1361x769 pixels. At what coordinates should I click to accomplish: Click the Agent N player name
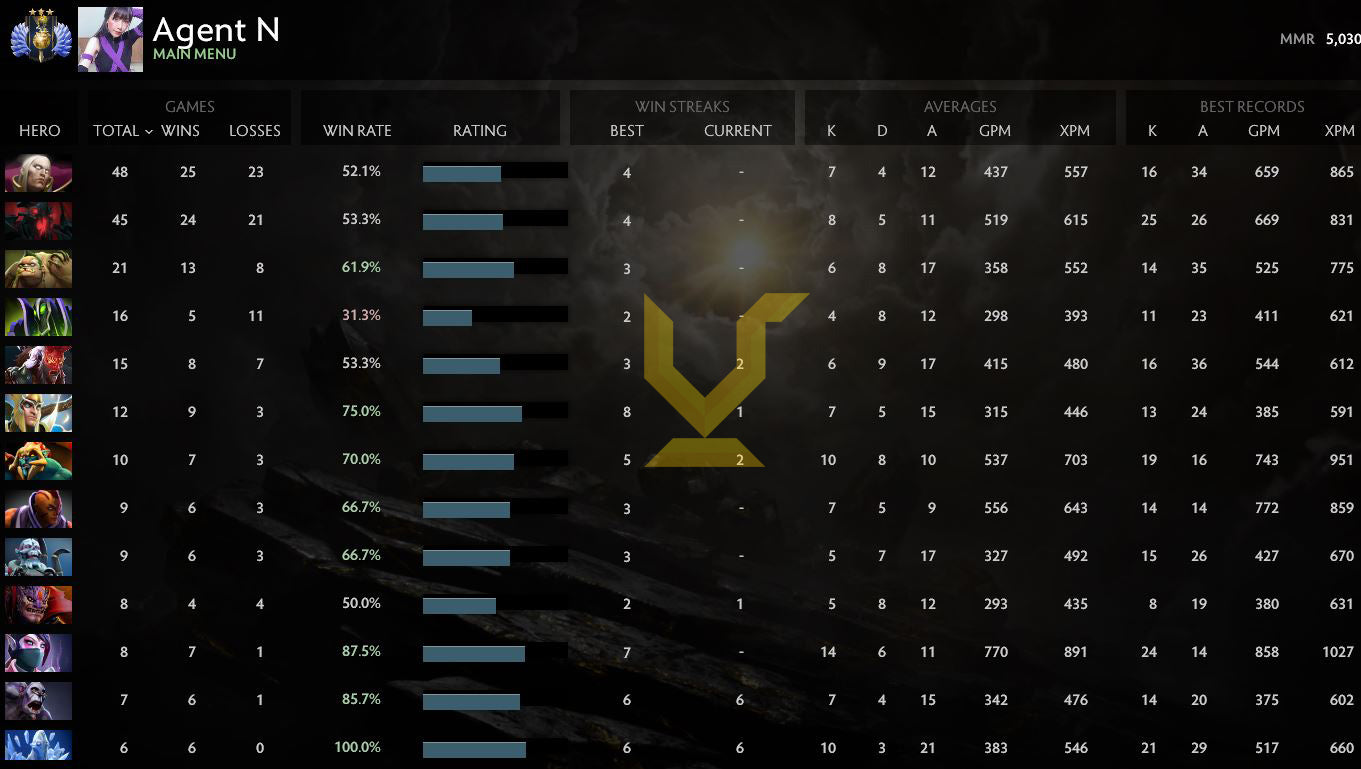tap(216, 30)
